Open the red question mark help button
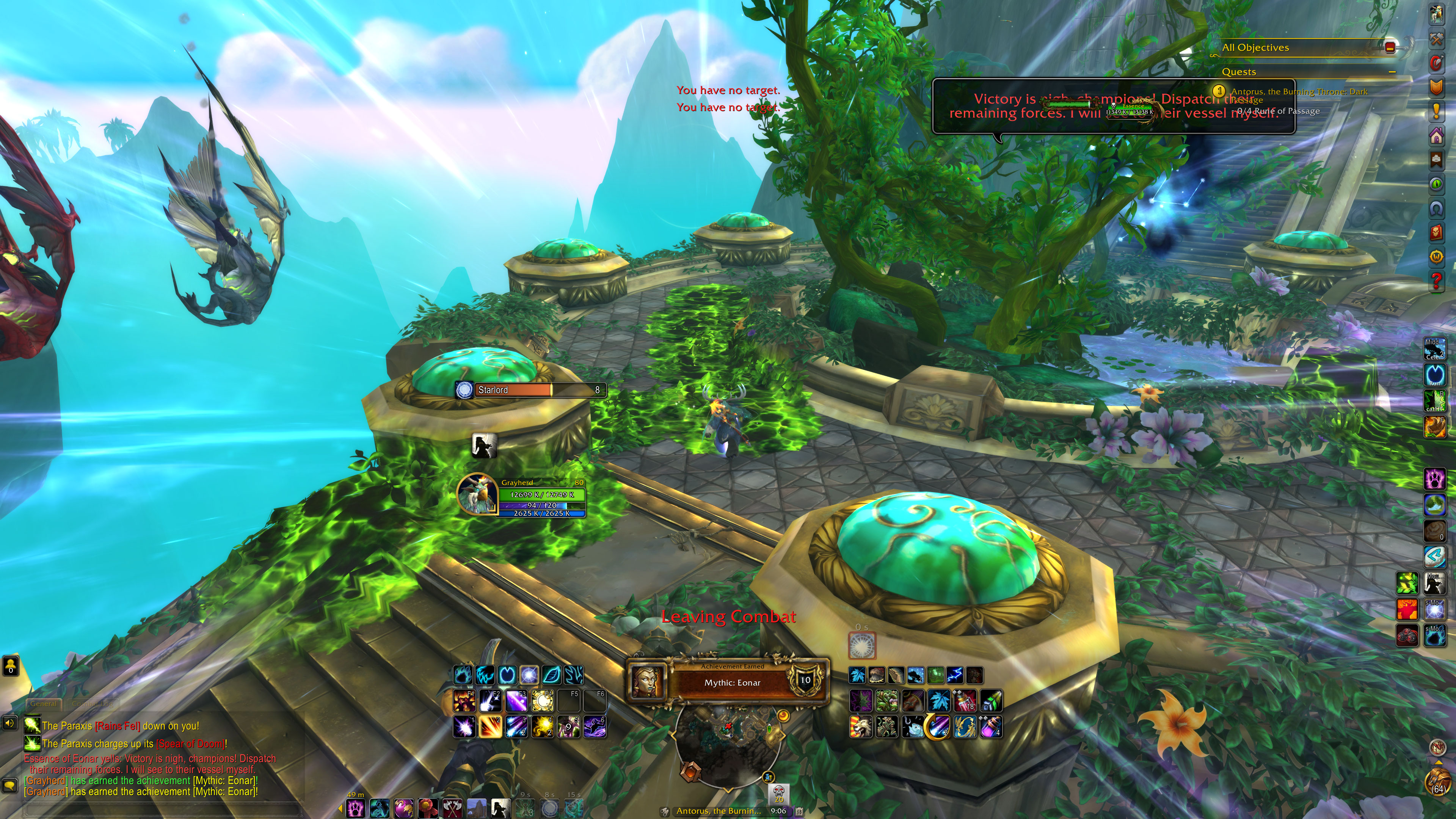Image resolution: width=1456 pixels, height=819 pixels. [1437, 280]
